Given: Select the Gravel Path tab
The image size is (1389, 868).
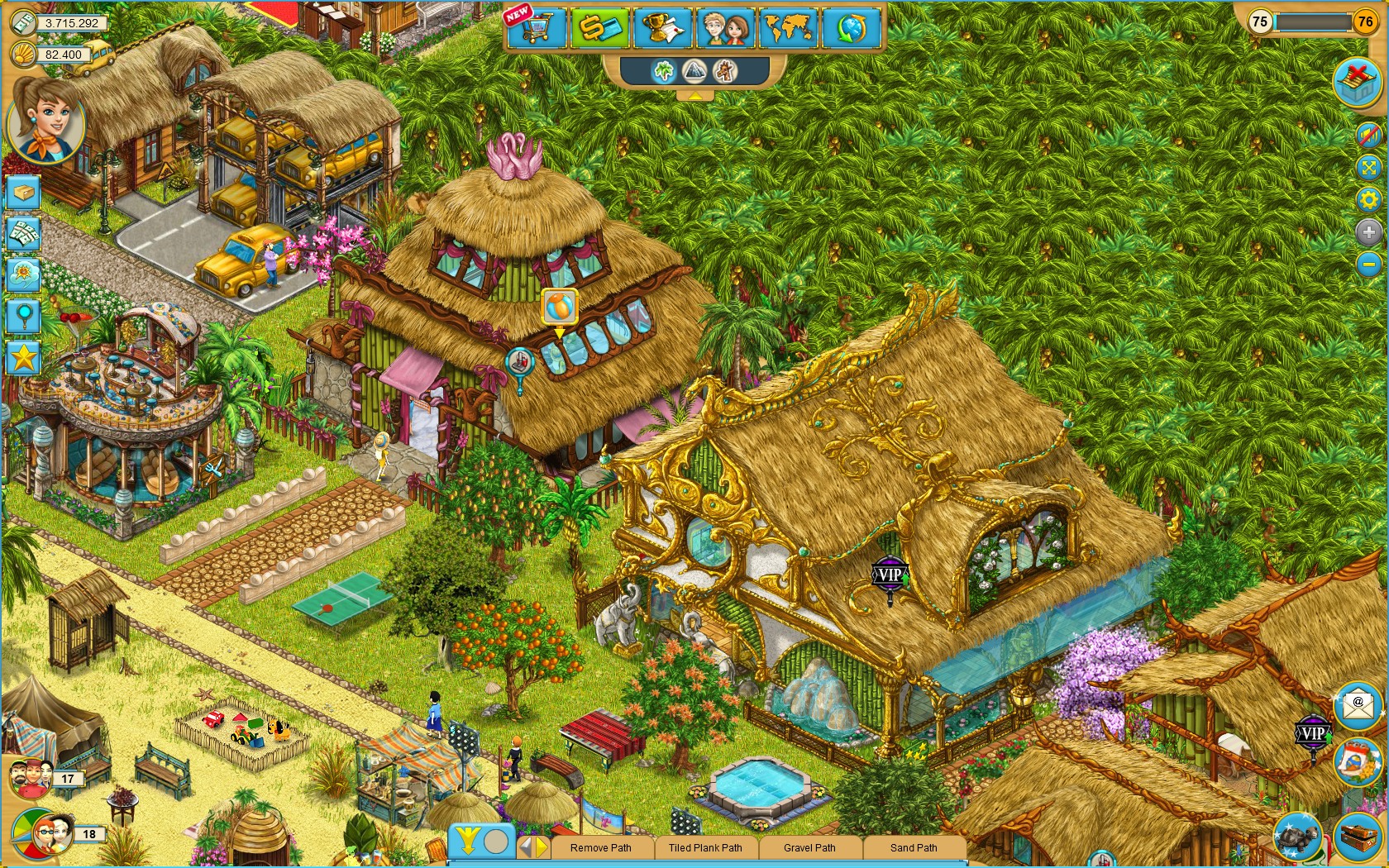Looking at the screenshot, I should click(809, 848).
